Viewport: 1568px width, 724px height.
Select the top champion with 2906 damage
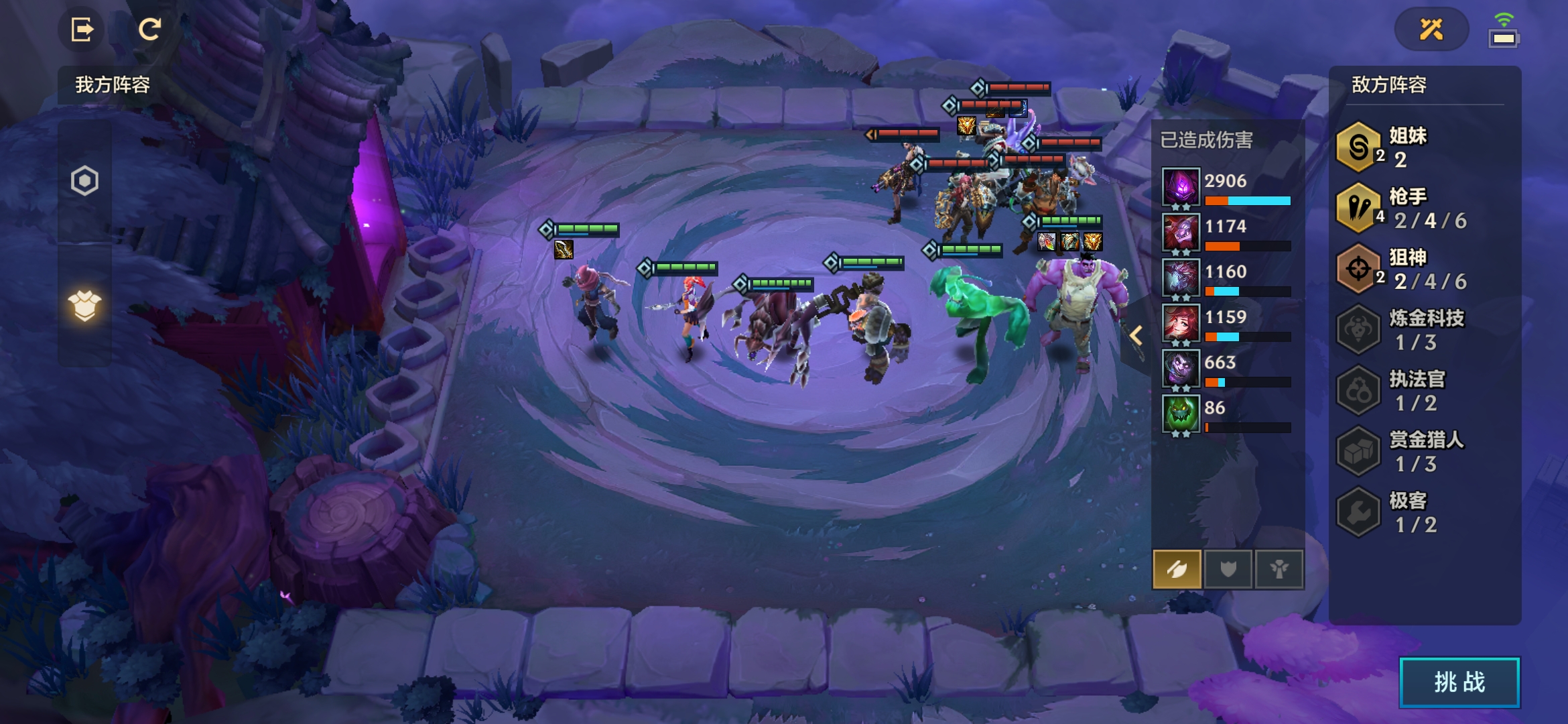(1181, 186)
